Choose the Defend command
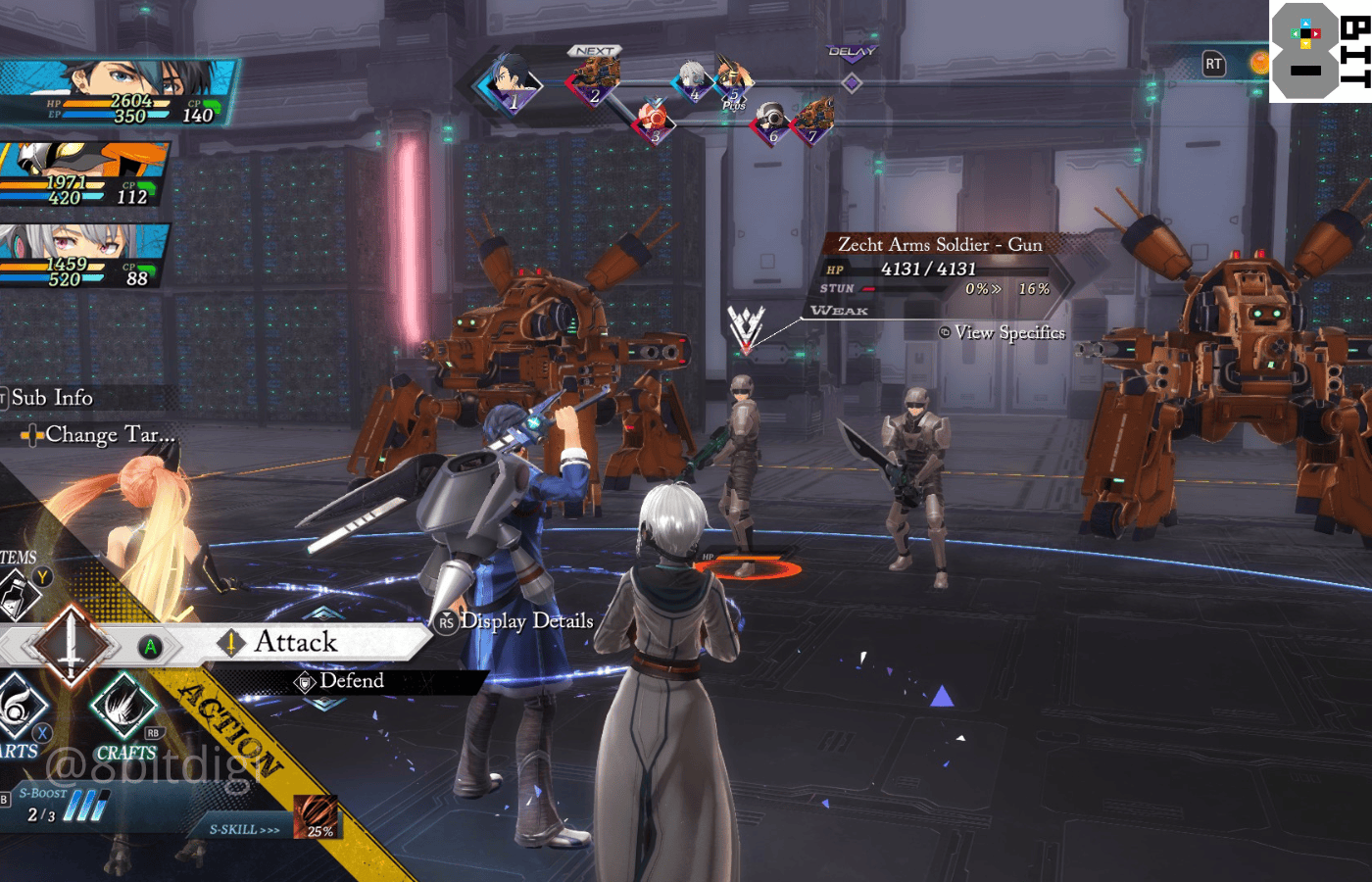 click(x=351, y=681)
